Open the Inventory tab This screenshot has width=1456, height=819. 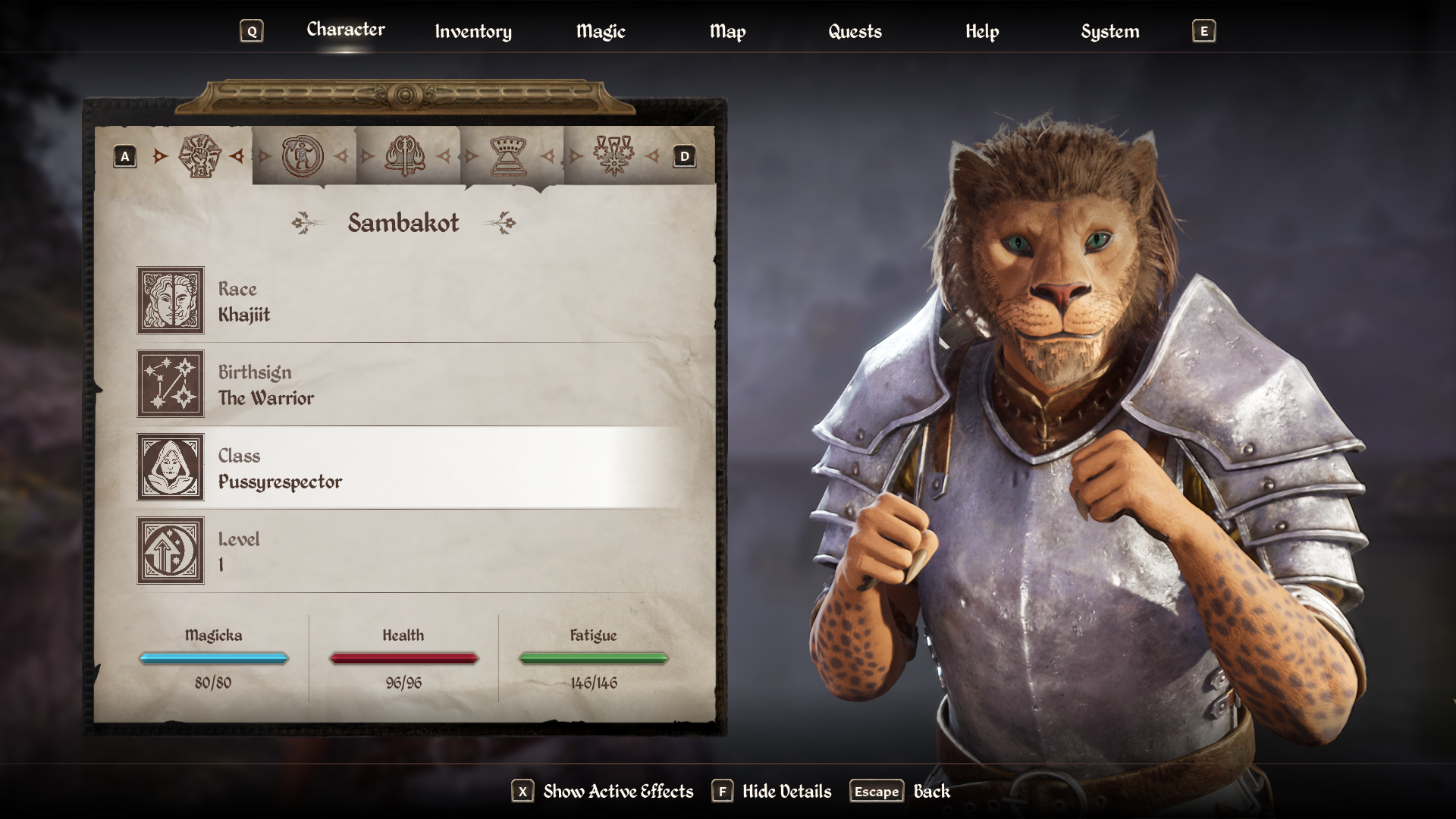point(473,32)
